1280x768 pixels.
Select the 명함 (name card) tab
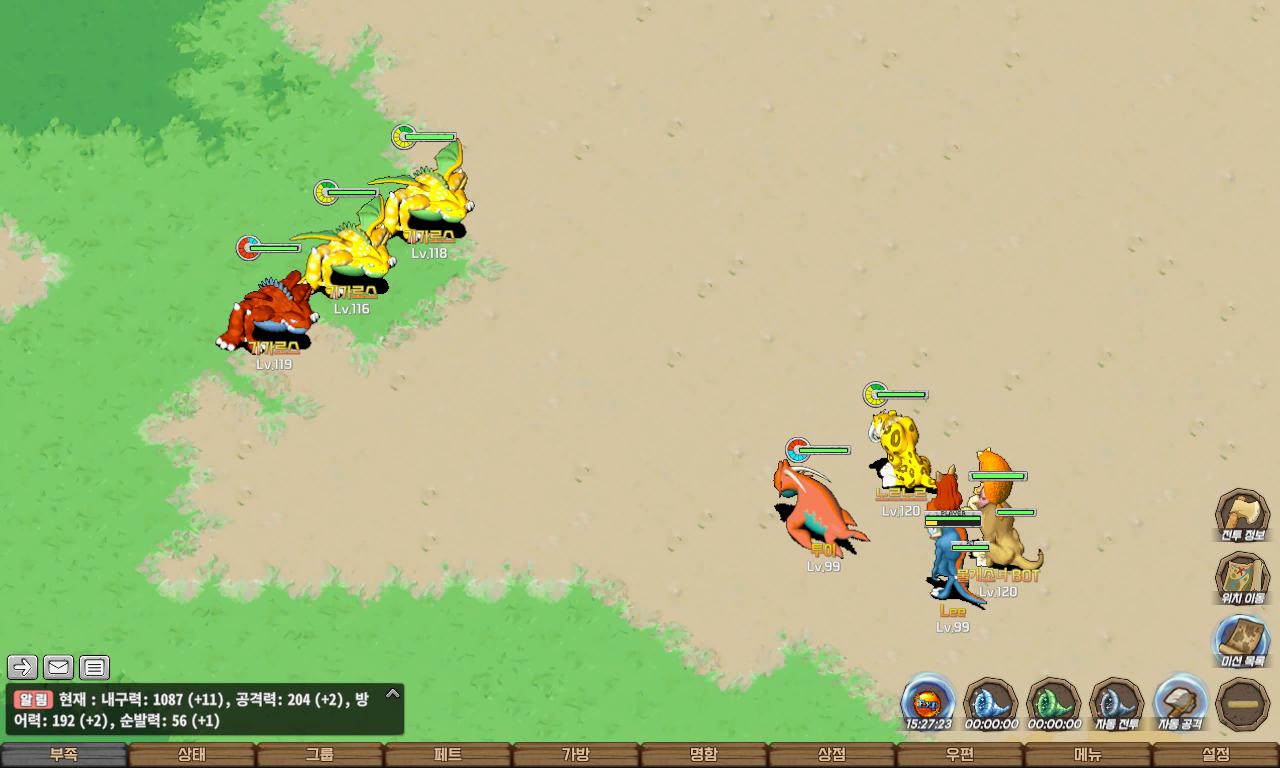[x=704, y=755]
